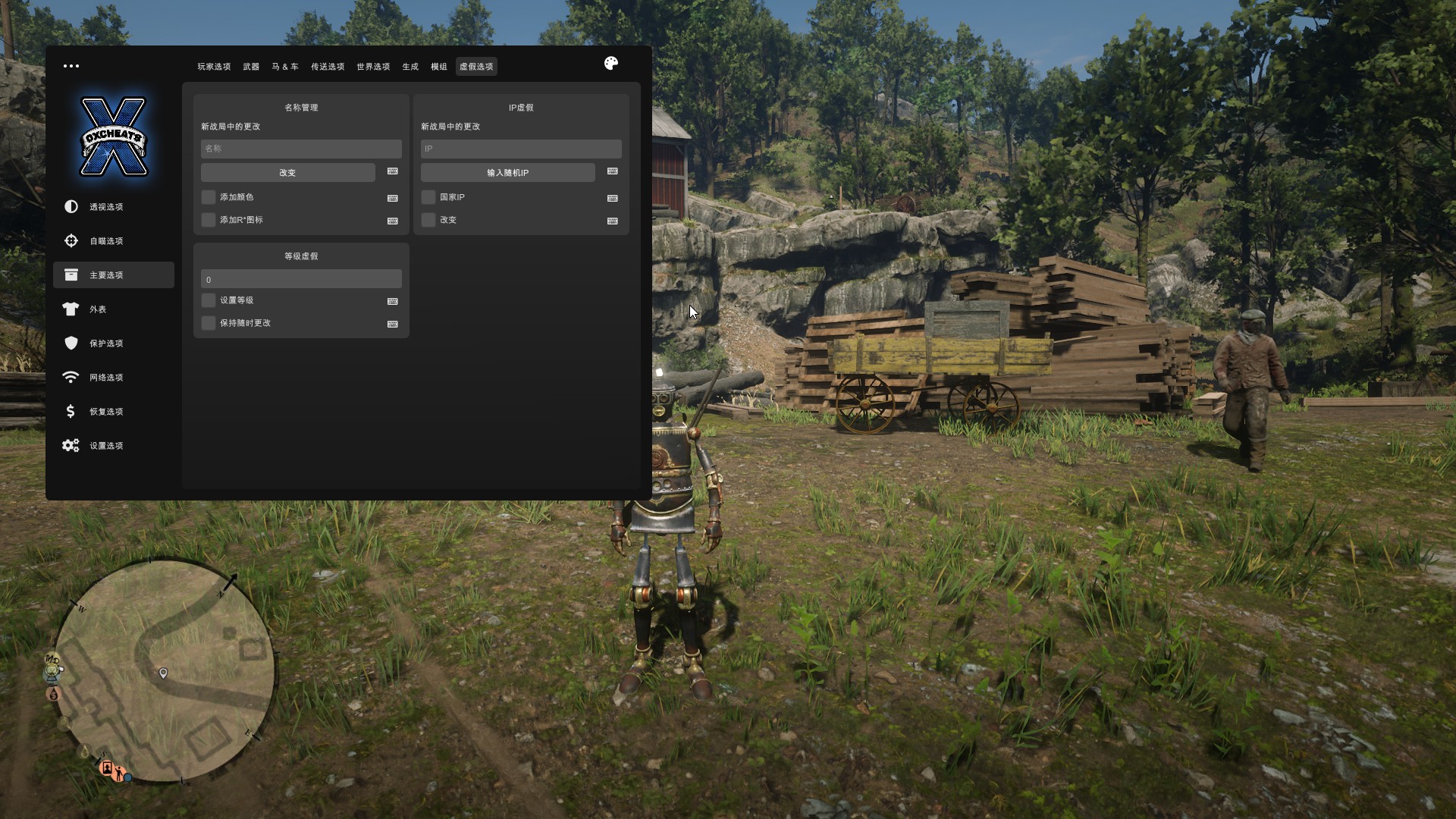Image resolution: width=1456 pixels, height=819 pixels.
Task: Toggle the 设置等级 checkbox
Action: pyautogui.click(x=209, y=300)
